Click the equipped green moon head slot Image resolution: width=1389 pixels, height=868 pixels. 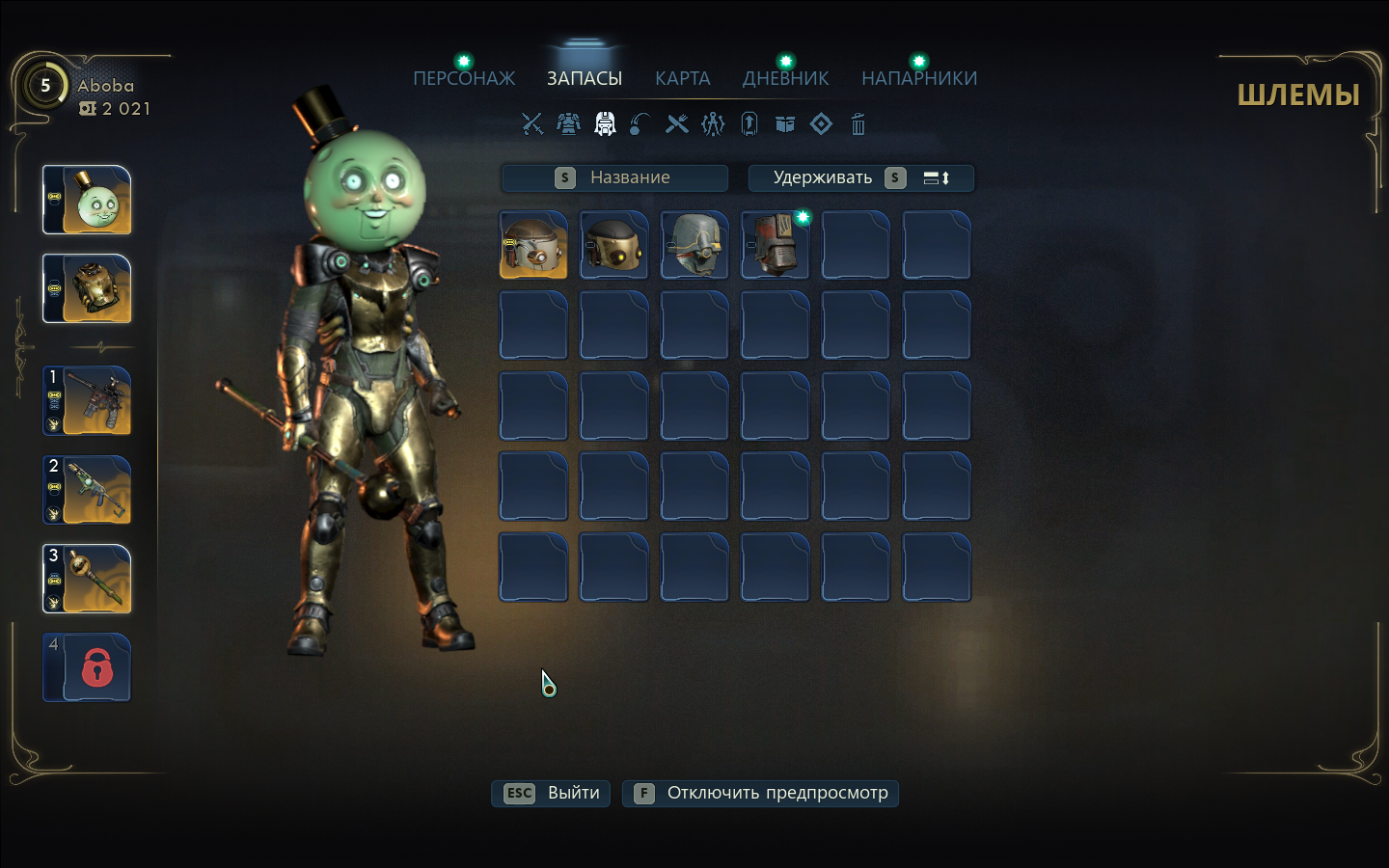click(x=87, y=200)
